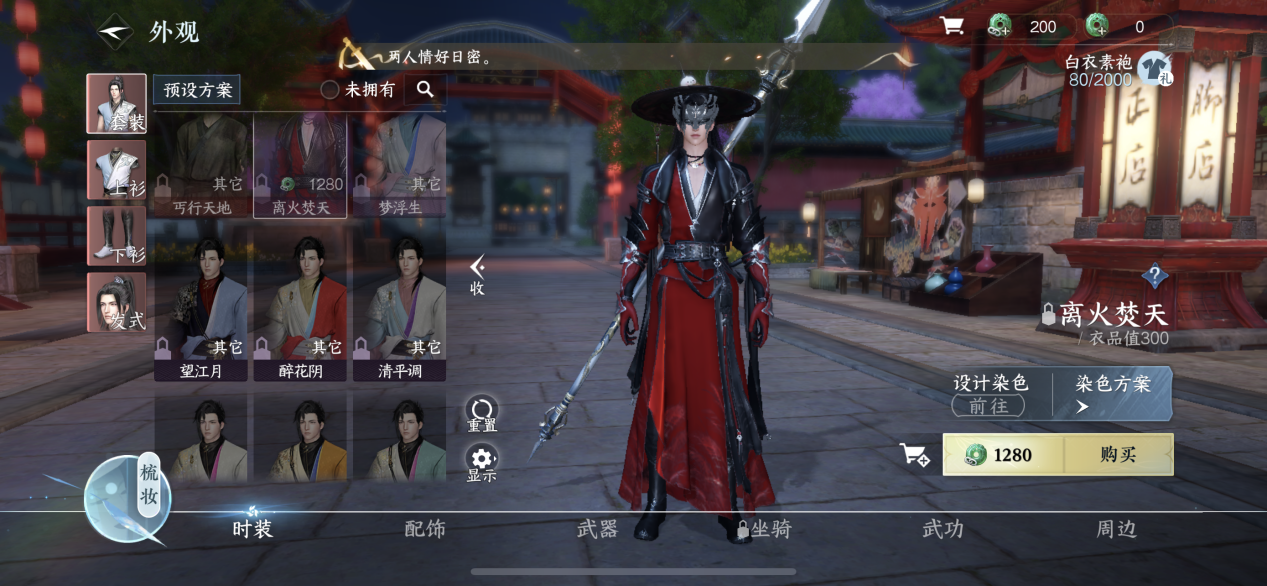Collapse the outfit list with 收
The width and height of the screenshot is (1267, 586).
[x=478, y=275]
